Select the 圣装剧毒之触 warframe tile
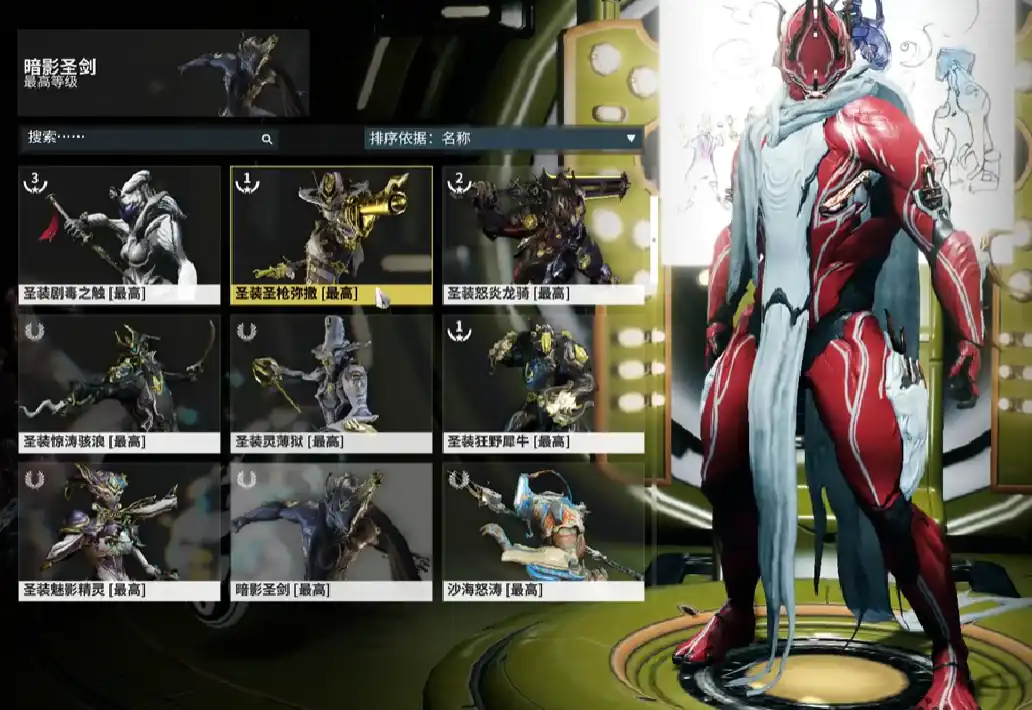The width and height of the screenshot is (1032, 710). (x=119, y=234)
